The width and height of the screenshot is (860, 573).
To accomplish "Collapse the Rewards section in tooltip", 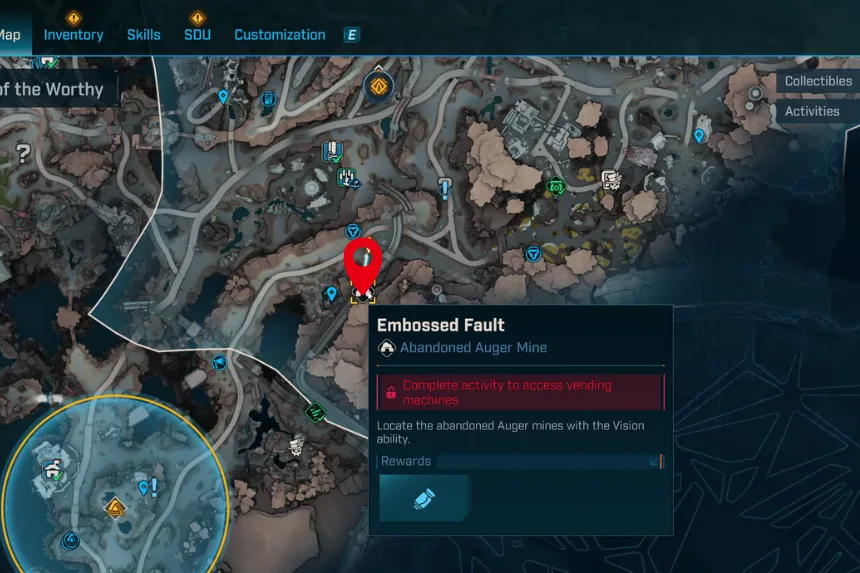I will point(655,462).
